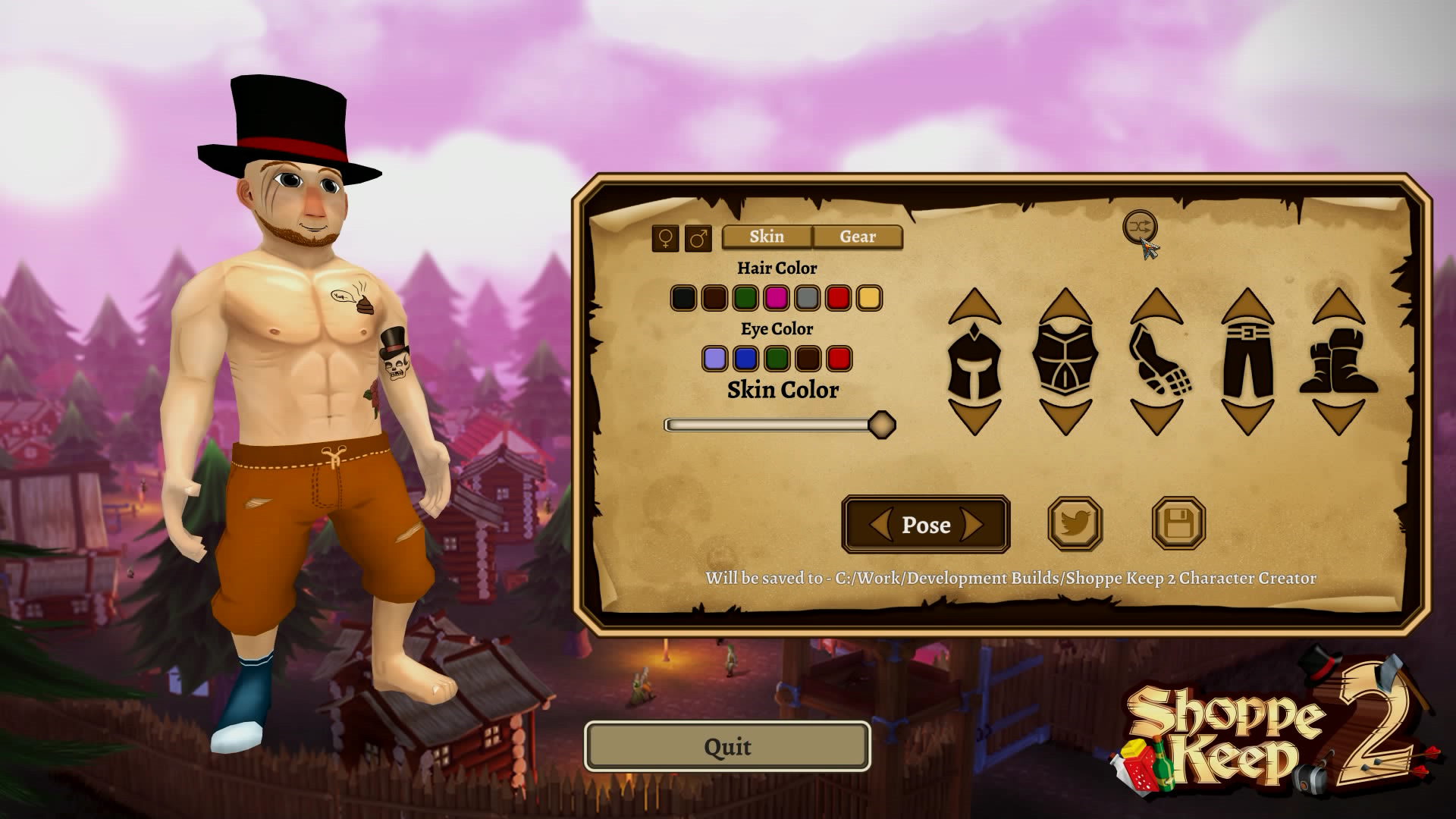Image resolution: width=1456 pixels, height=819 pixels.
Task: Select the helmet gear slot icon
Action: (974, 362)
